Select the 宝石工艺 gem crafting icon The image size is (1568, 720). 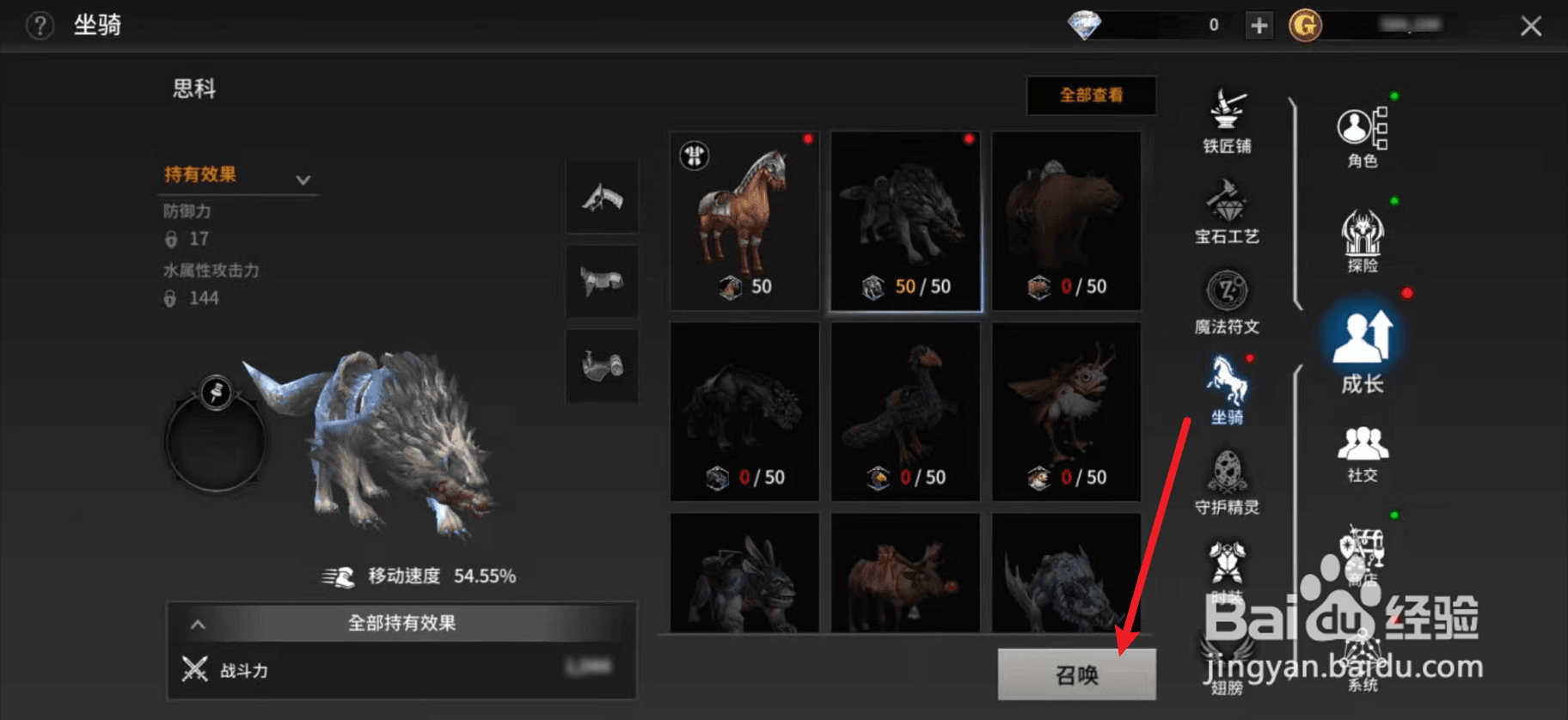coord(1228,211)
